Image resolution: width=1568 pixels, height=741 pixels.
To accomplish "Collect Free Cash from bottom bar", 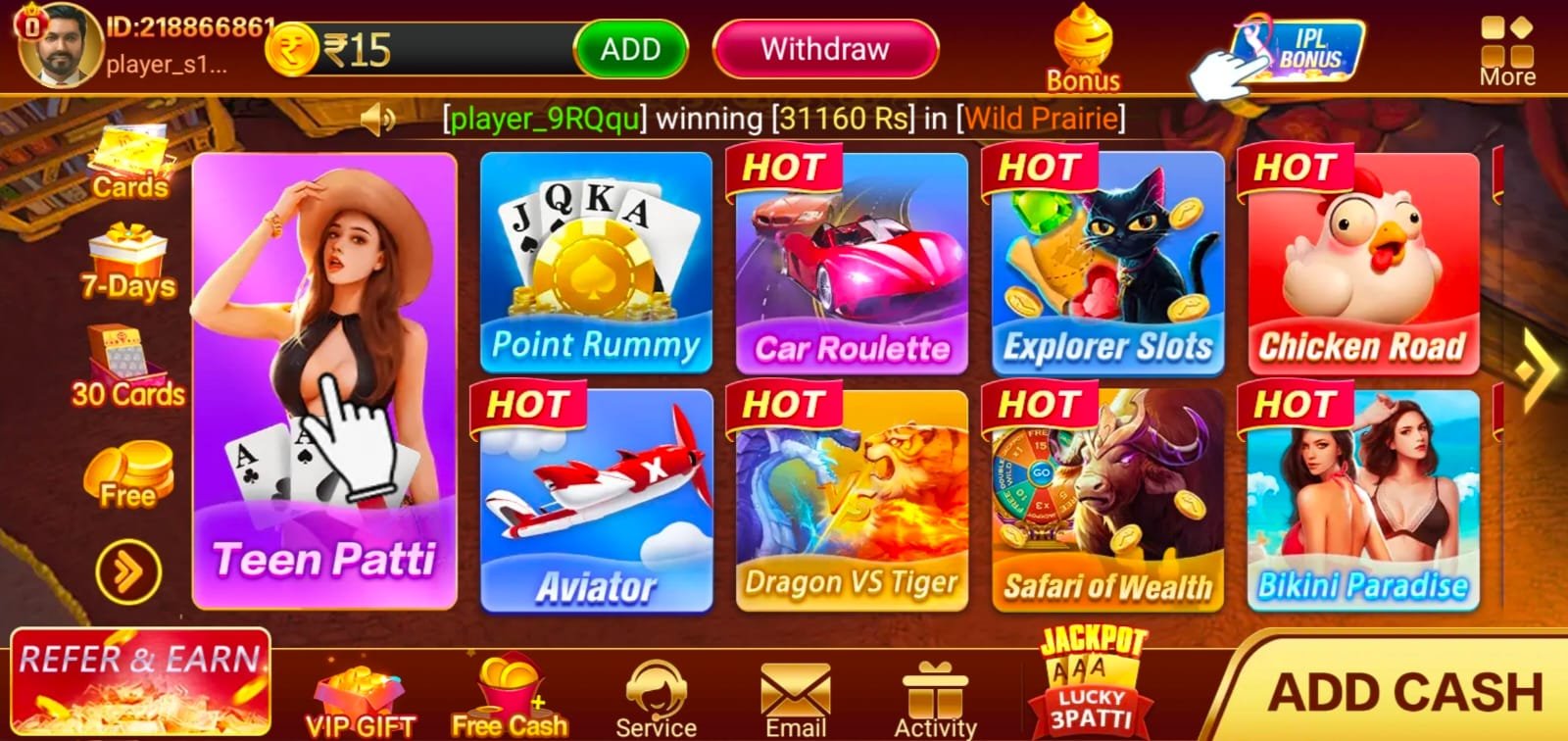I will (x=509, y=696).
